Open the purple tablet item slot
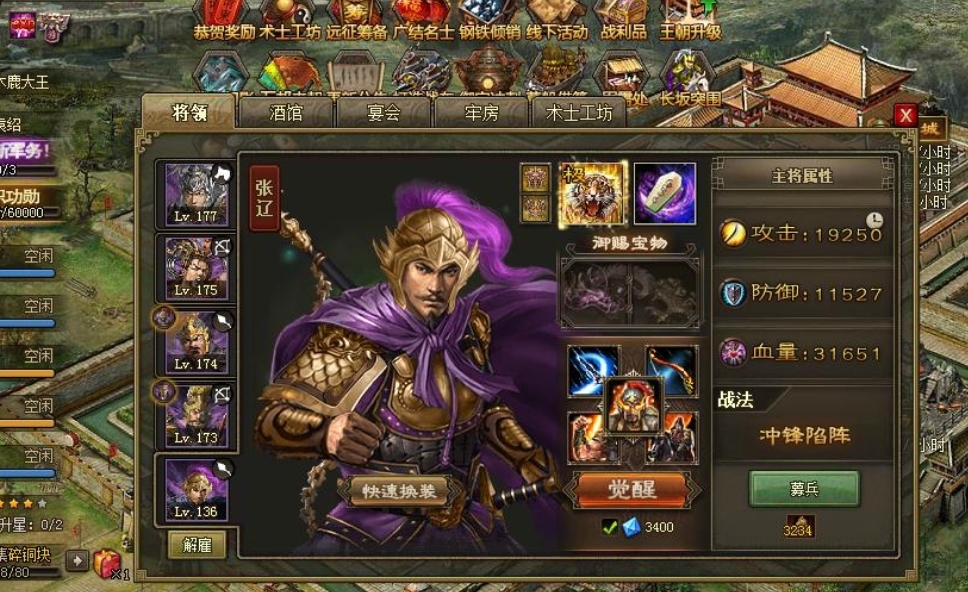968x592 pixels. coord(664,193)
